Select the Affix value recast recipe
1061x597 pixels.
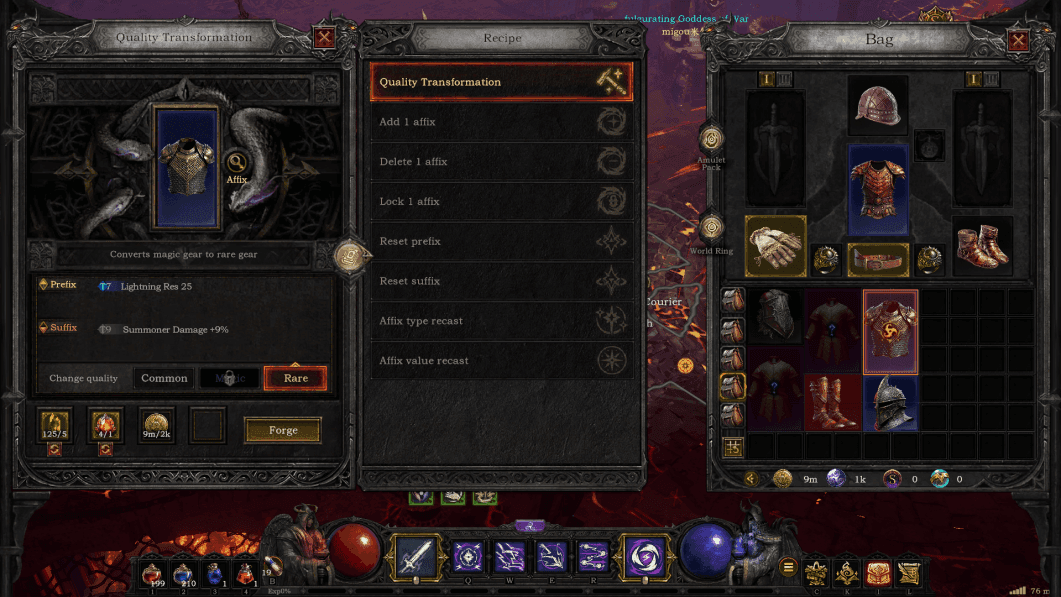(x=501, y=361)
